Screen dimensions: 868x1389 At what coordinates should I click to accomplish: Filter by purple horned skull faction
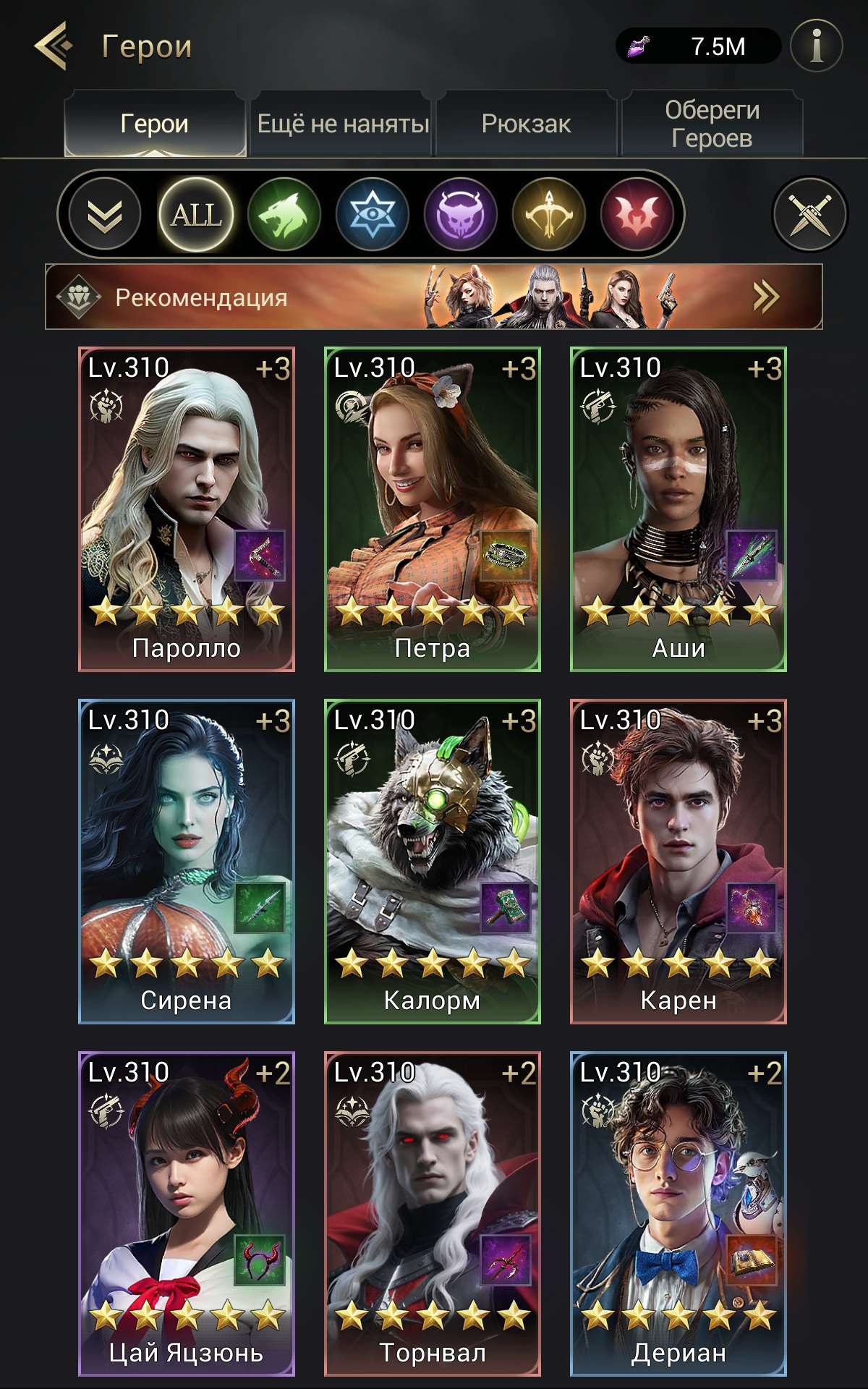[461, 214]
